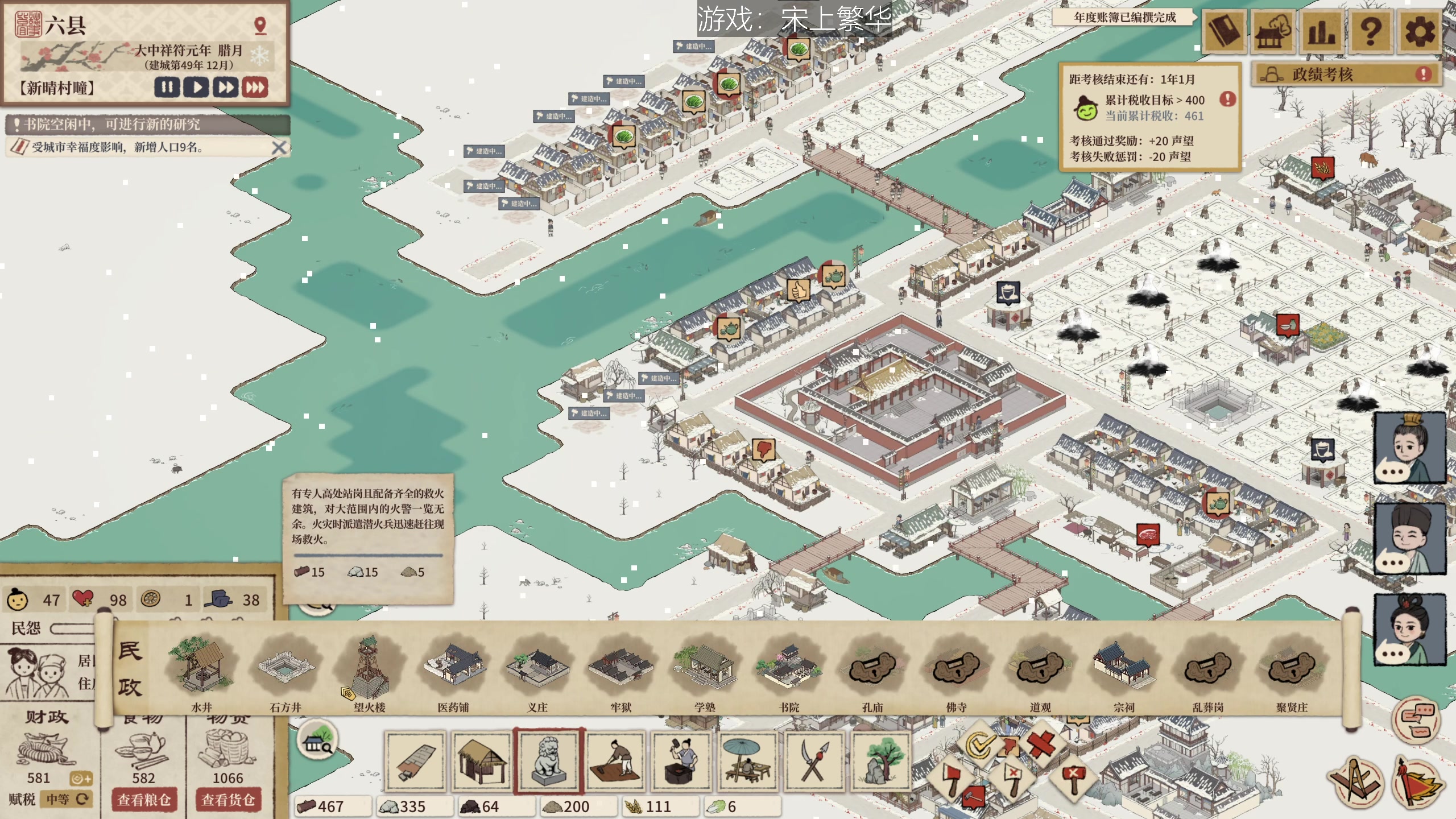The height and width of the screenshot is (819, 1456).
Task: Show the statistics bar chart panel
Action: pos(1321,31)
